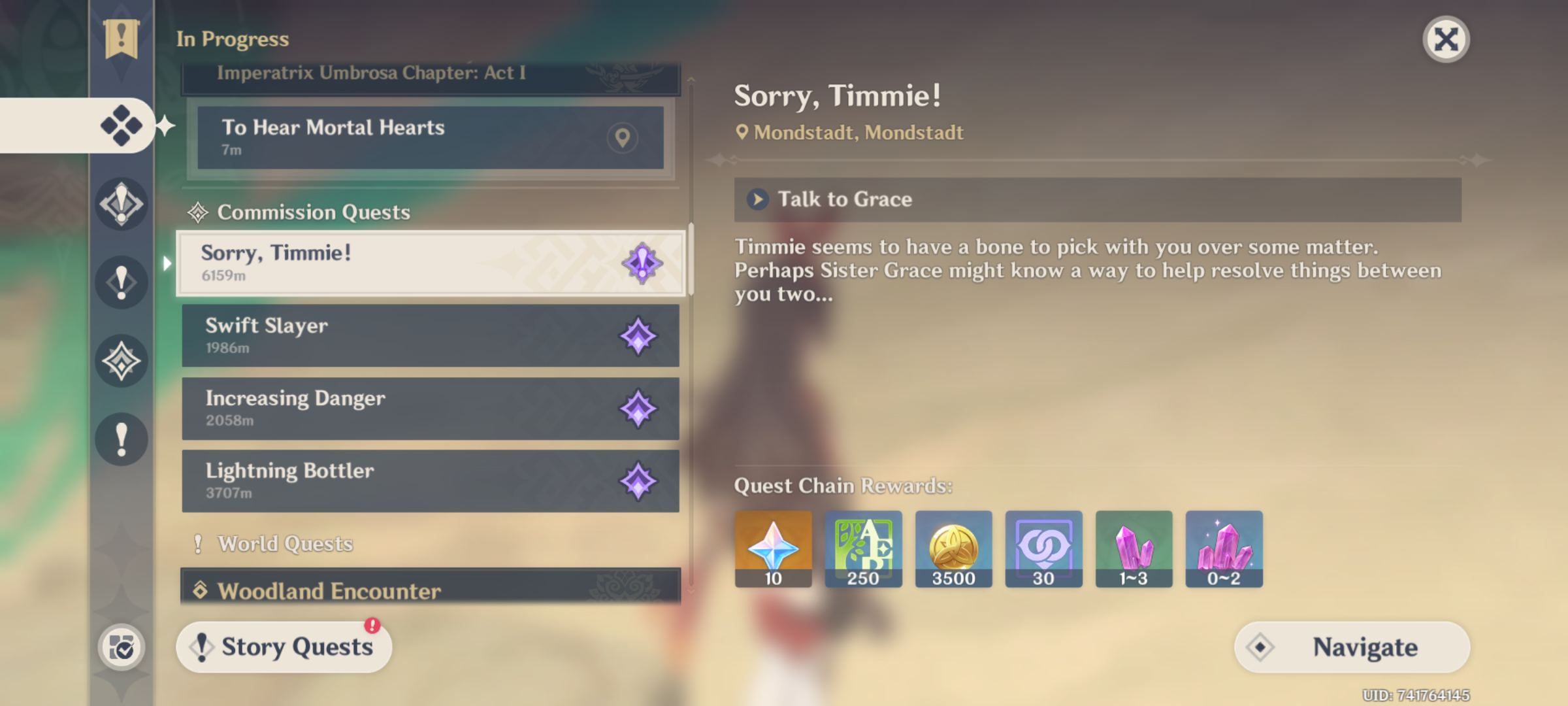Open the Archon Quests sidebar icon
This screenshot has width=1568, height=706.
(120, 204)
